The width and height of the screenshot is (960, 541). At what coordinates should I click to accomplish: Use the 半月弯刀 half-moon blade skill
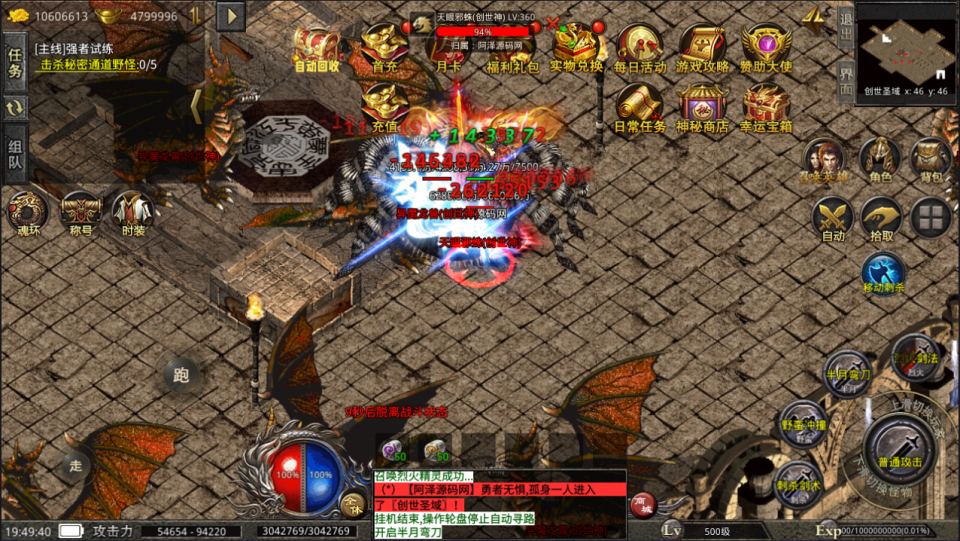(x=845, y=371)
